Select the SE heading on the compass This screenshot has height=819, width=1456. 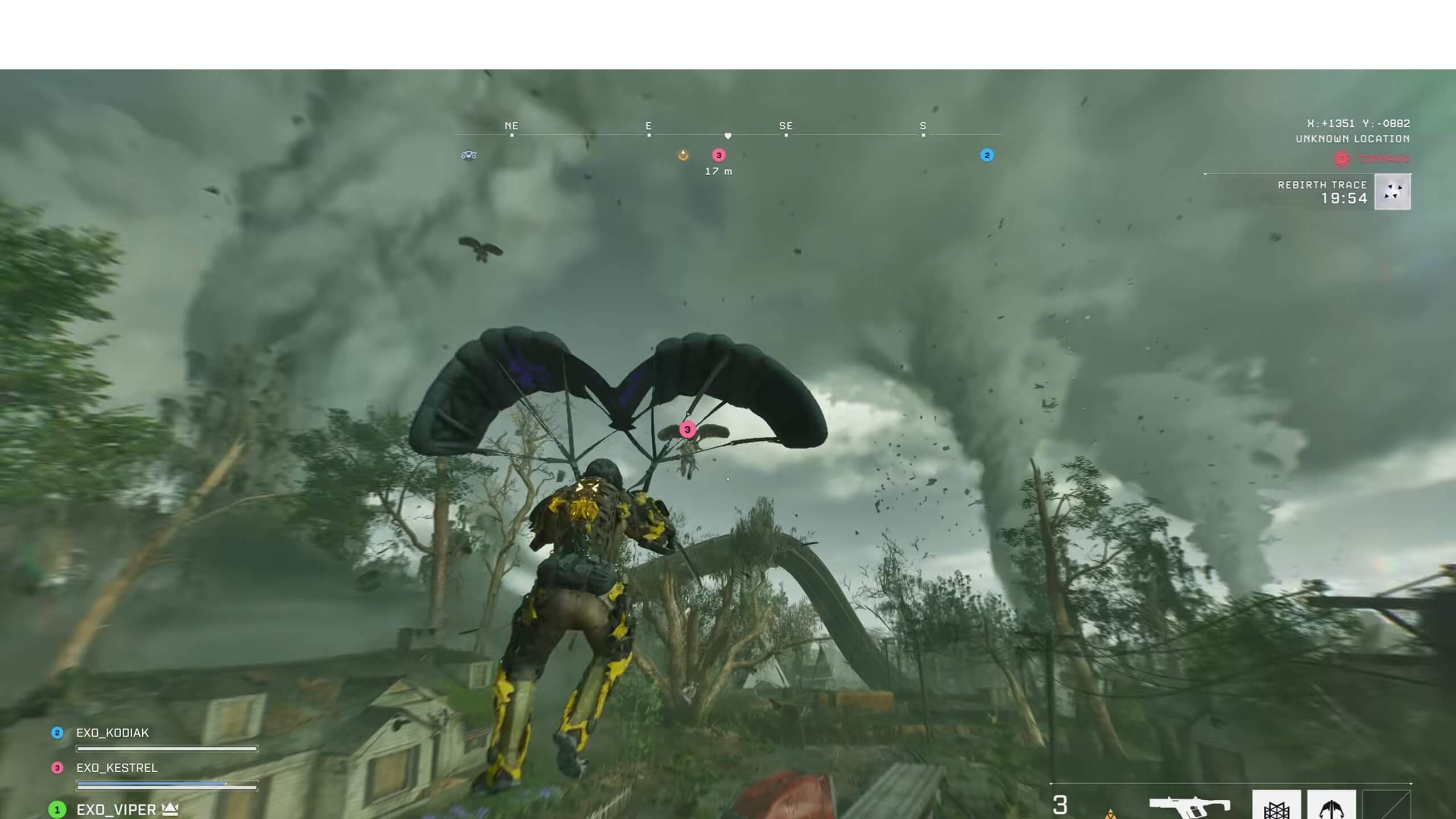point(785,126)
